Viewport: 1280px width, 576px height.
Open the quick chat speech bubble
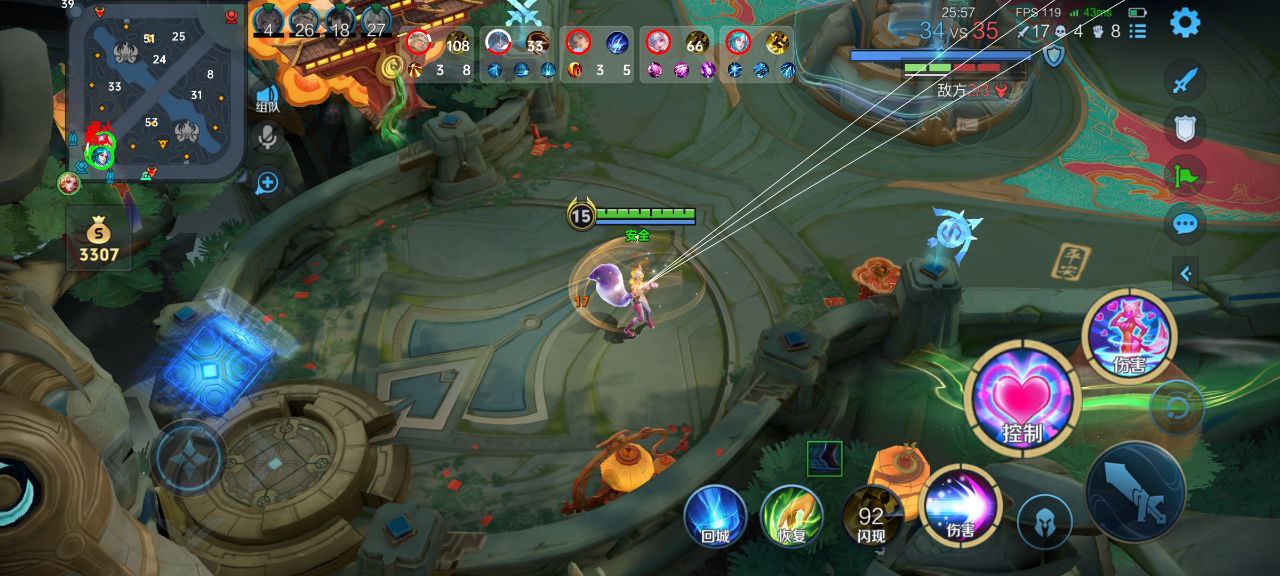point(1185,223)
